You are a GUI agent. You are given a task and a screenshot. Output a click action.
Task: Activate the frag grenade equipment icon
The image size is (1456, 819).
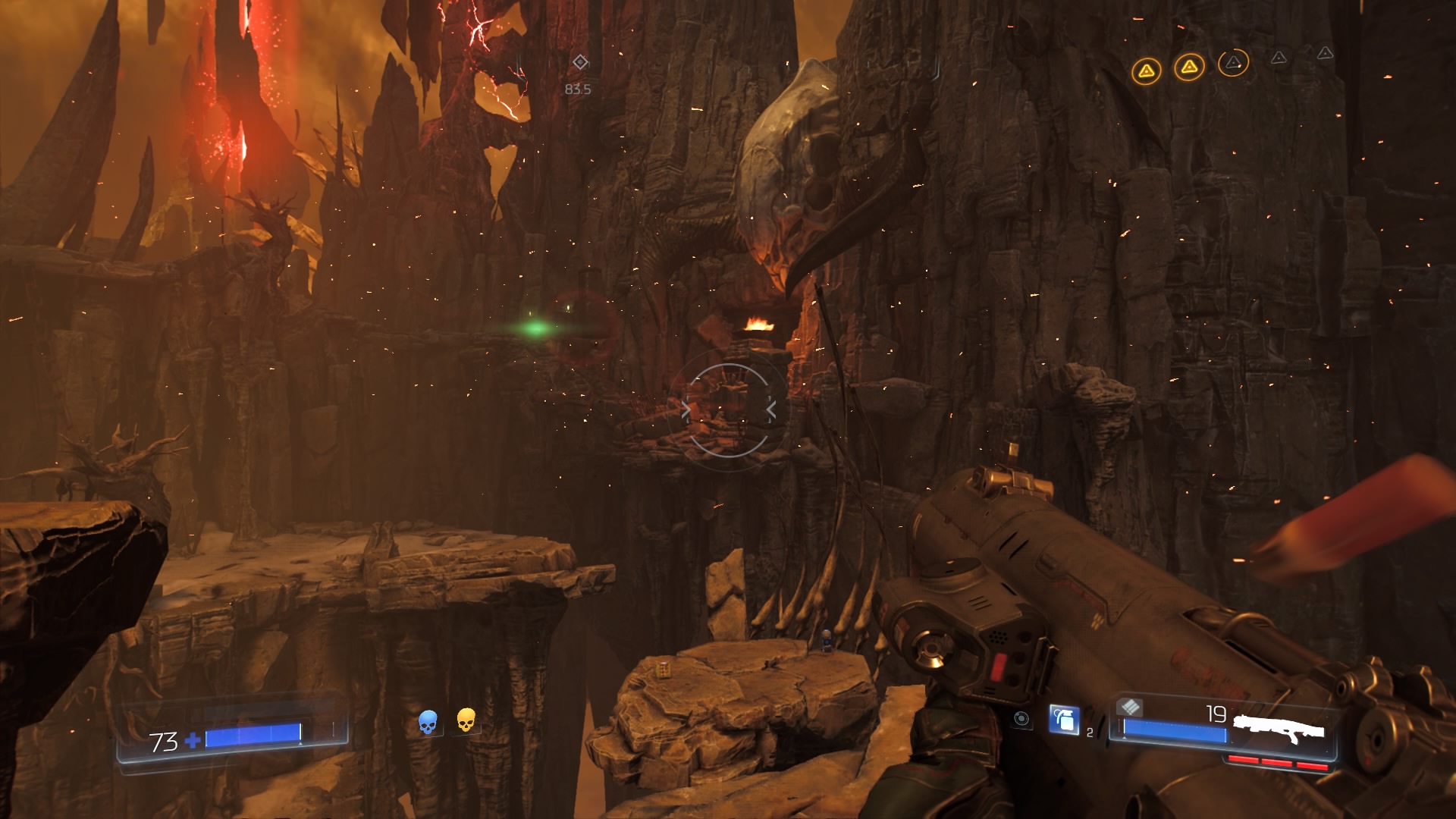1064,720
